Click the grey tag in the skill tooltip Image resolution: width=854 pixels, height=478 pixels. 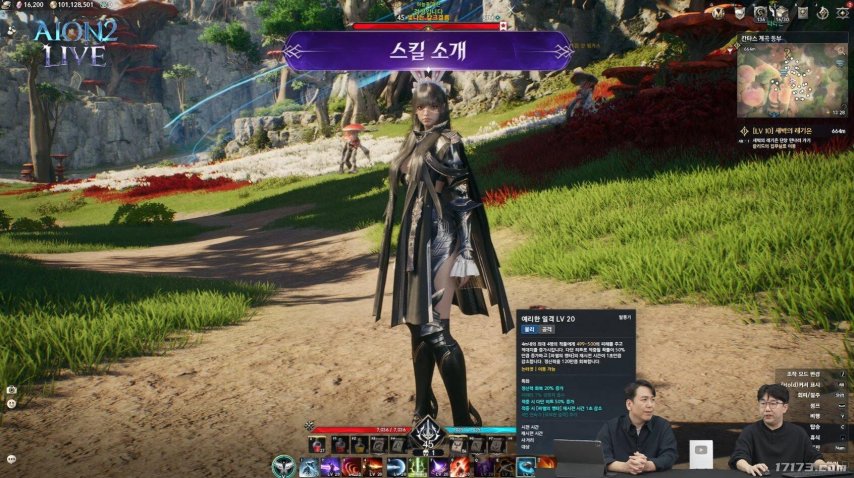click(546, 328)
